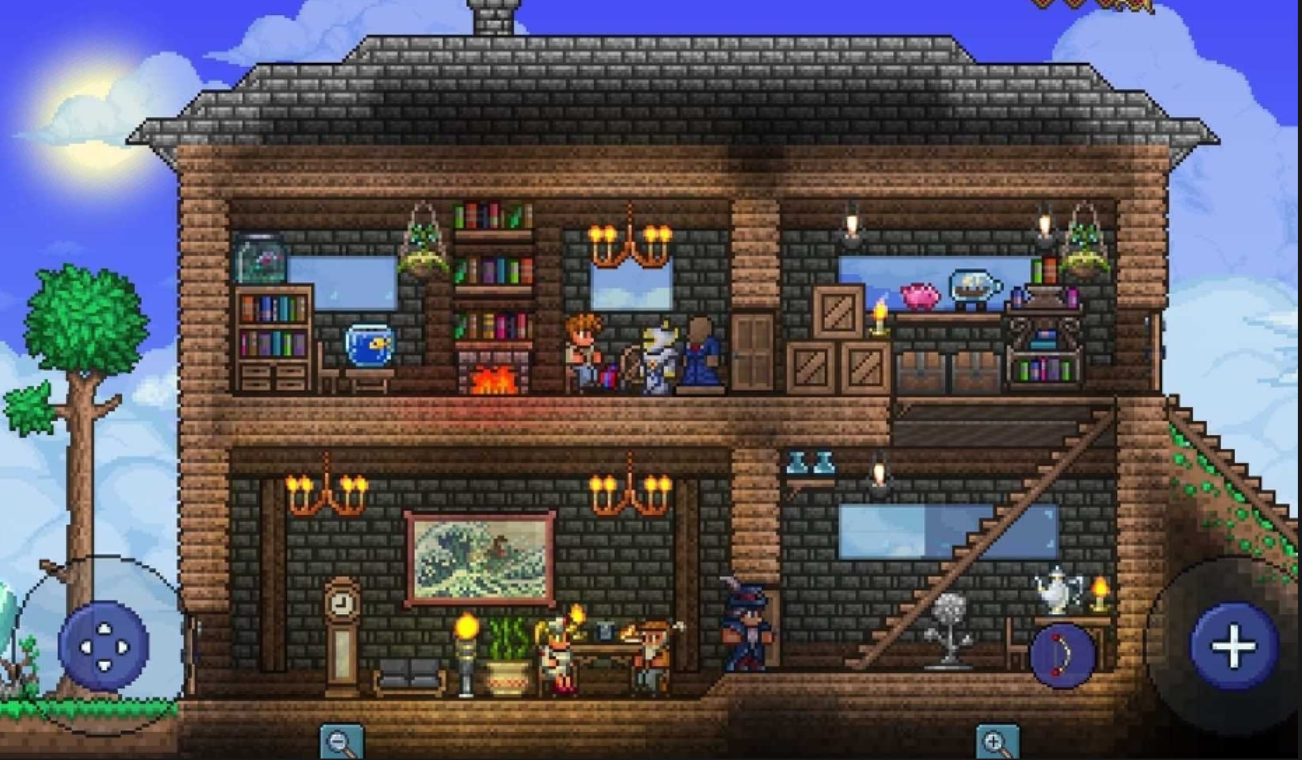Tap the plus action joystick button

[x=1234, y=646]
